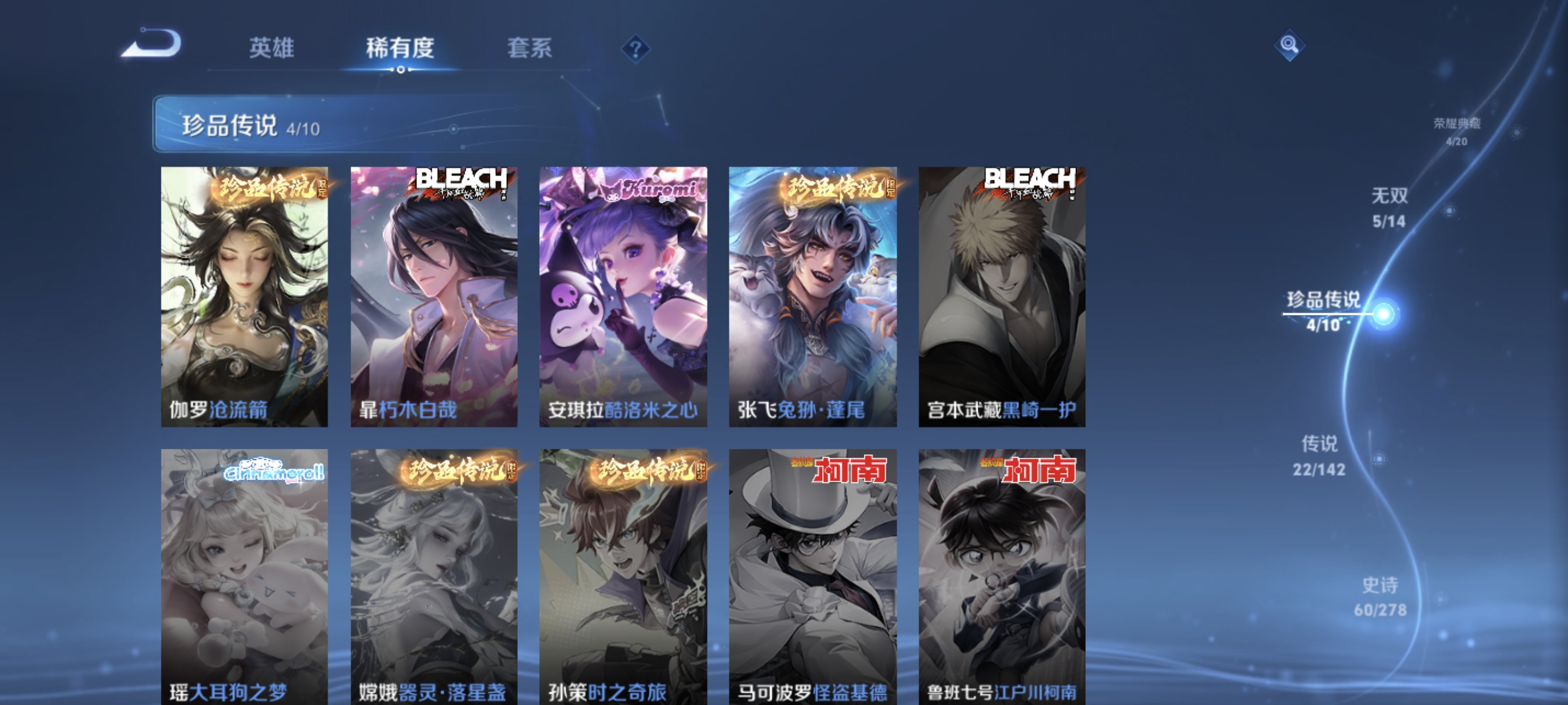Open search via the magnifier icon

1290,46
